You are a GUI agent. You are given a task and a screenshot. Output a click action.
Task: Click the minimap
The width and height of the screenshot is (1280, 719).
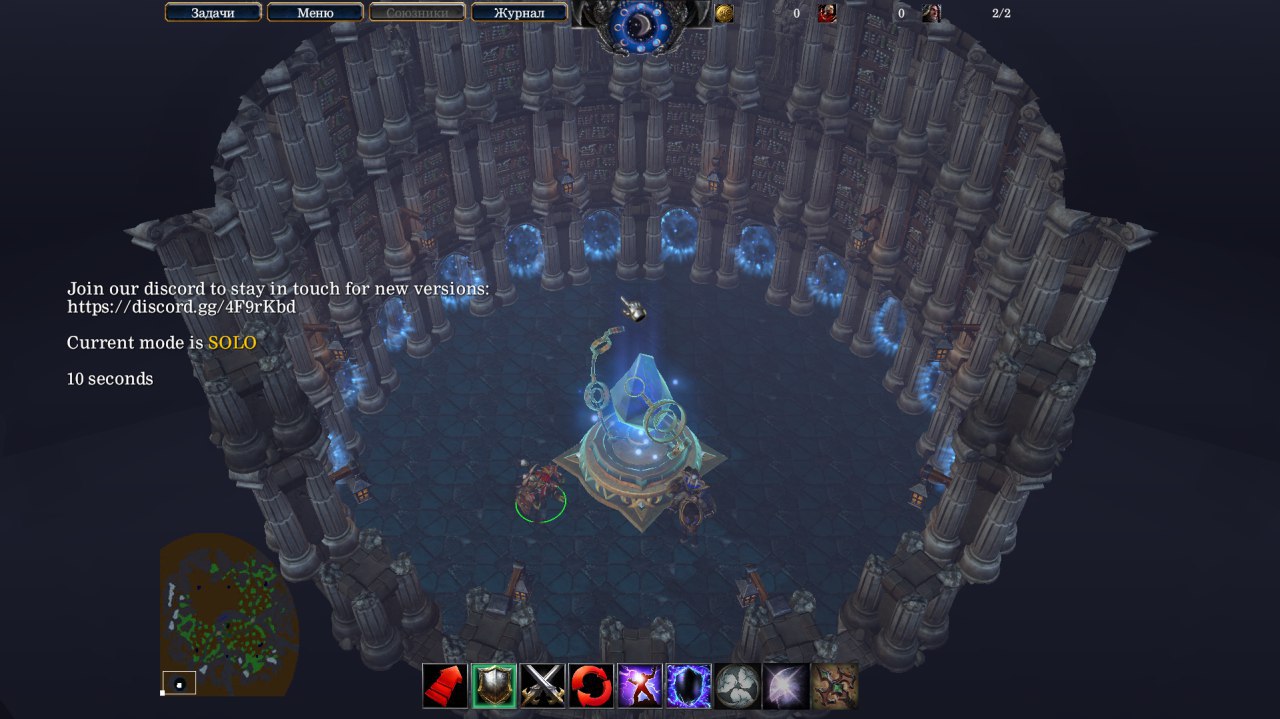coord(228,612)
